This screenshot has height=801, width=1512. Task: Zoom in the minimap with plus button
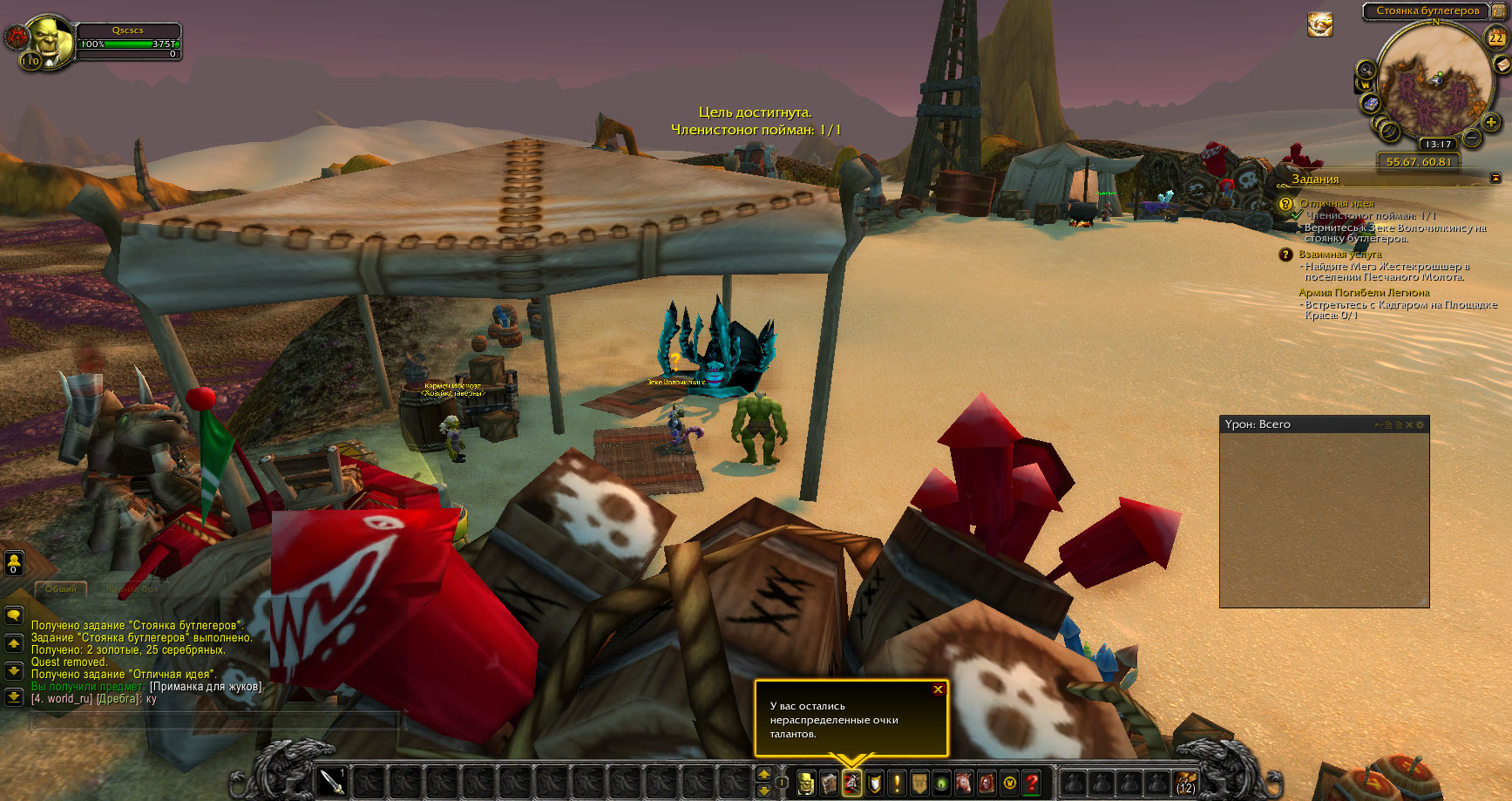pos(1491,123)
